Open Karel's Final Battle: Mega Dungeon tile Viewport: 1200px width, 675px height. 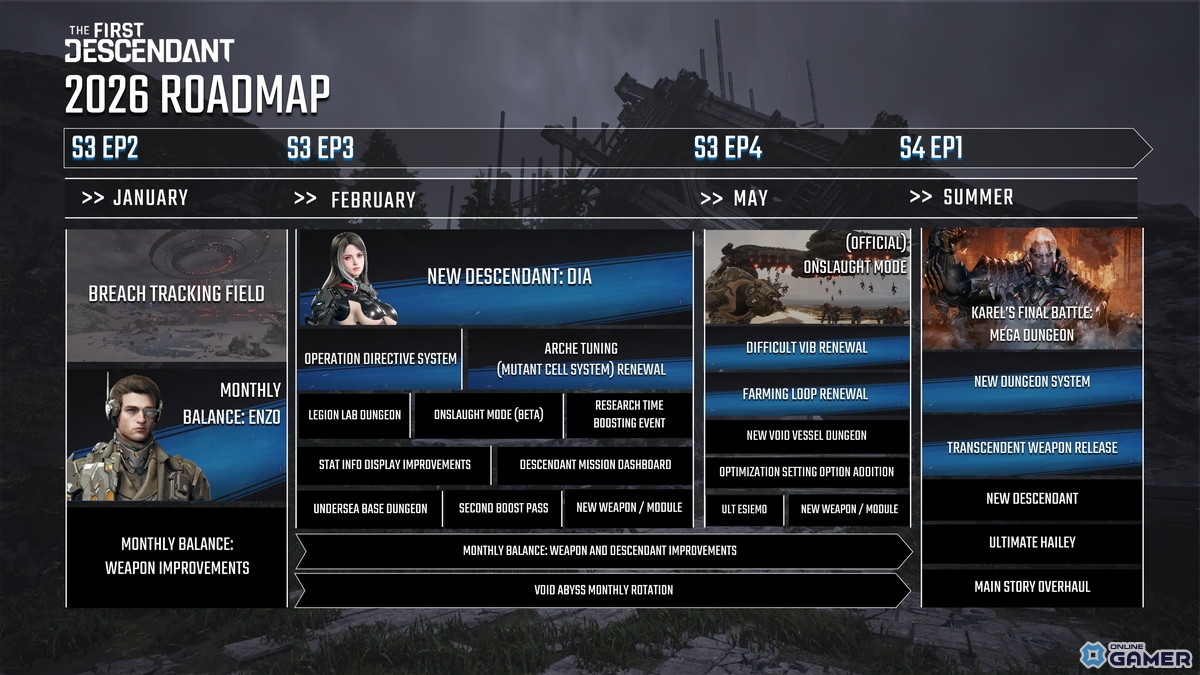(1032, 288)
